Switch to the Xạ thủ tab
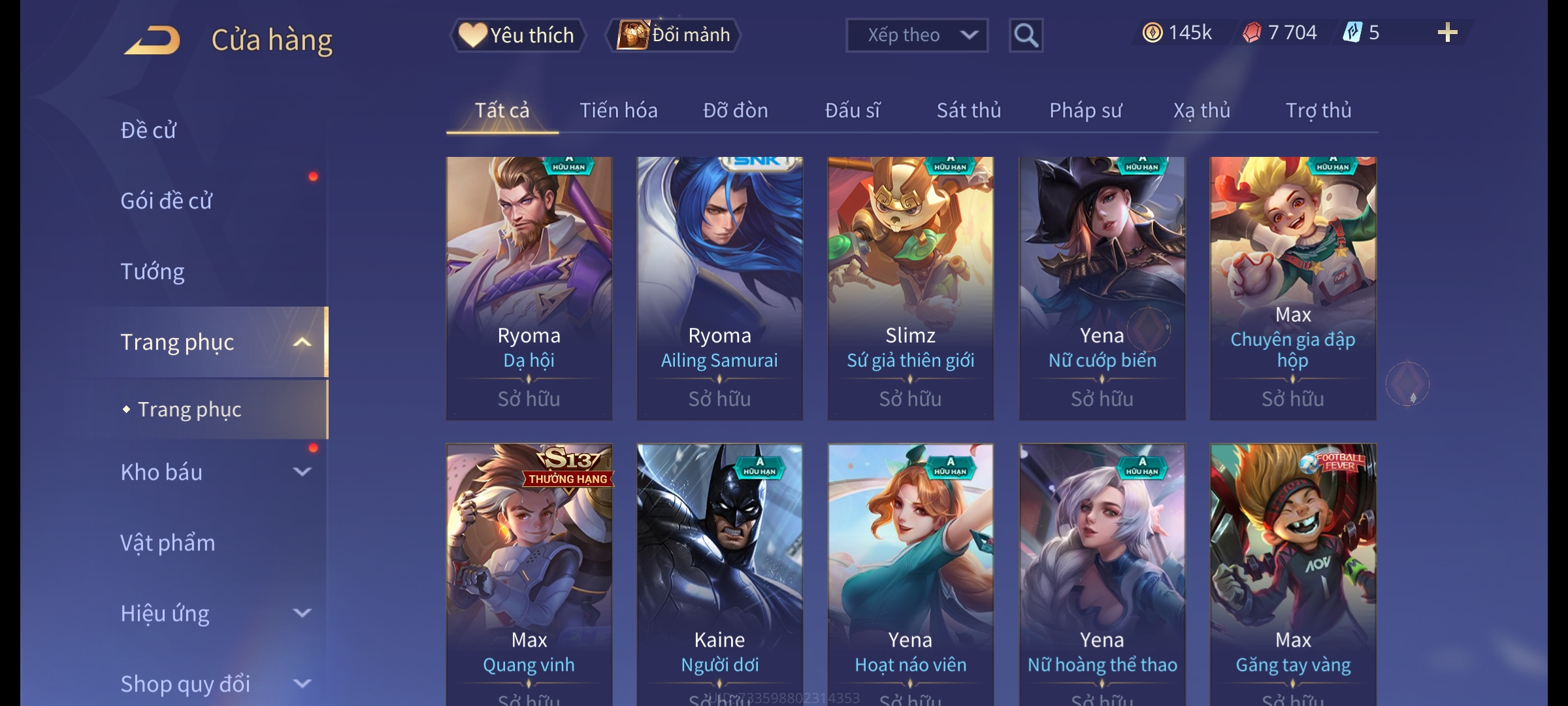 (x=1201, y=110)
